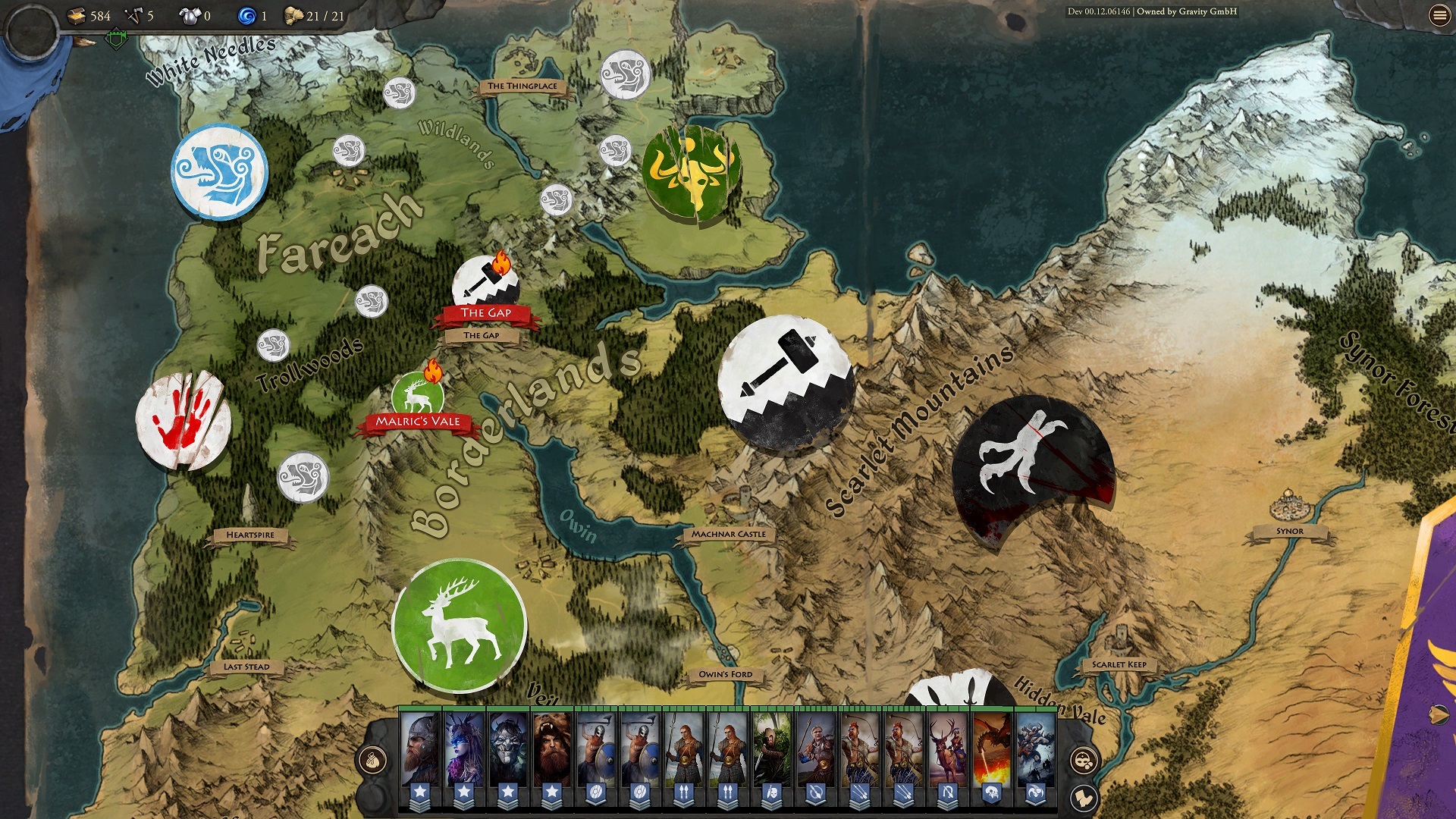Click the green castle shield icon
1456x819 pixels.
point(116,38)
